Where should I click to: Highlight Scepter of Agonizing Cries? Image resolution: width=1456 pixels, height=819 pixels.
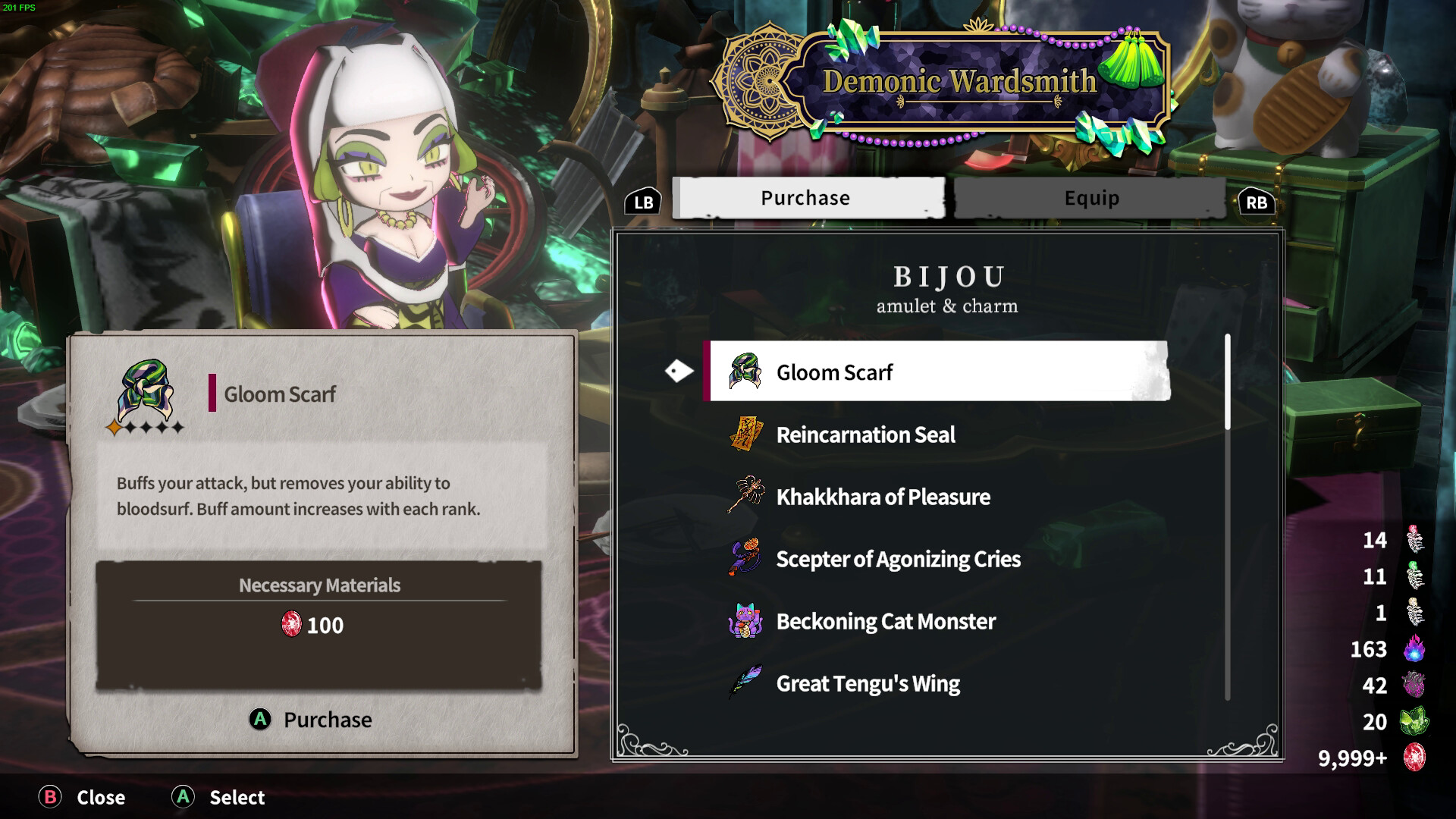(x=898, y=559)
